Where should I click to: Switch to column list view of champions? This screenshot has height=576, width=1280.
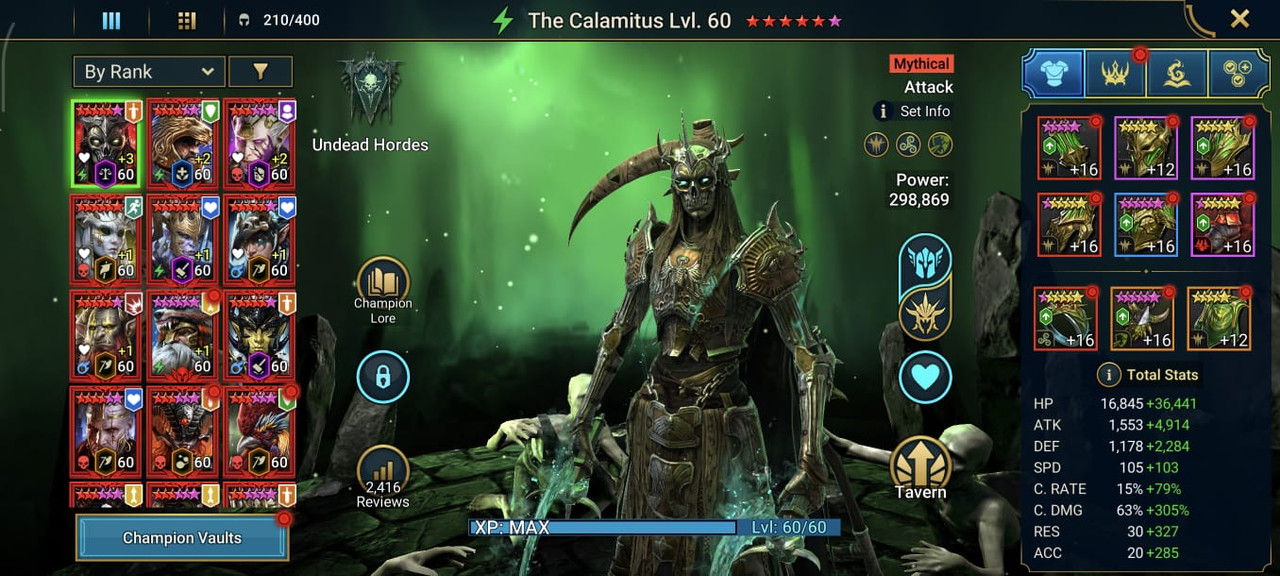[x=111, y=20]
